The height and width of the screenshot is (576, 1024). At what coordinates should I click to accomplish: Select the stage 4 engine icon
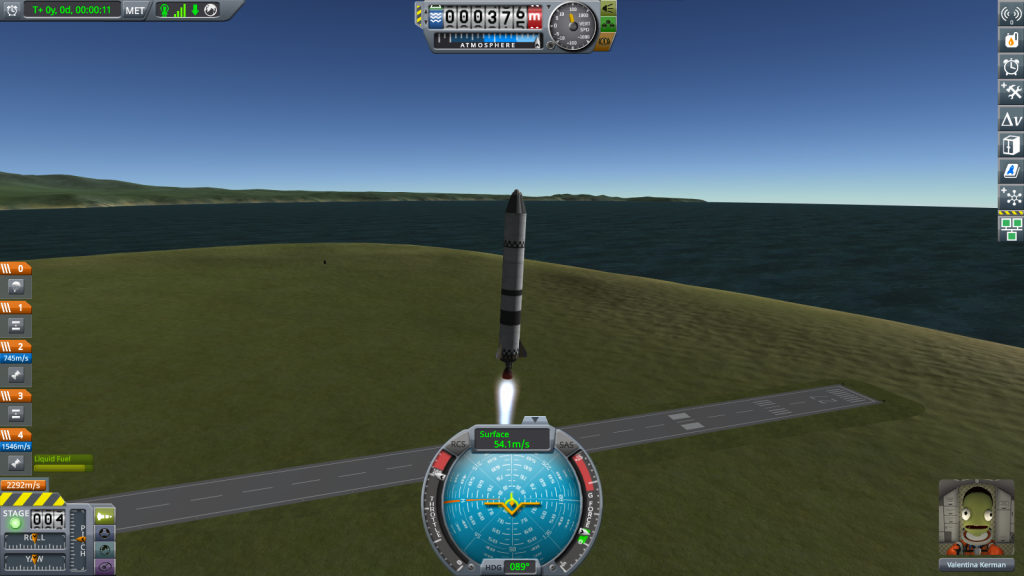coord(16,463)
